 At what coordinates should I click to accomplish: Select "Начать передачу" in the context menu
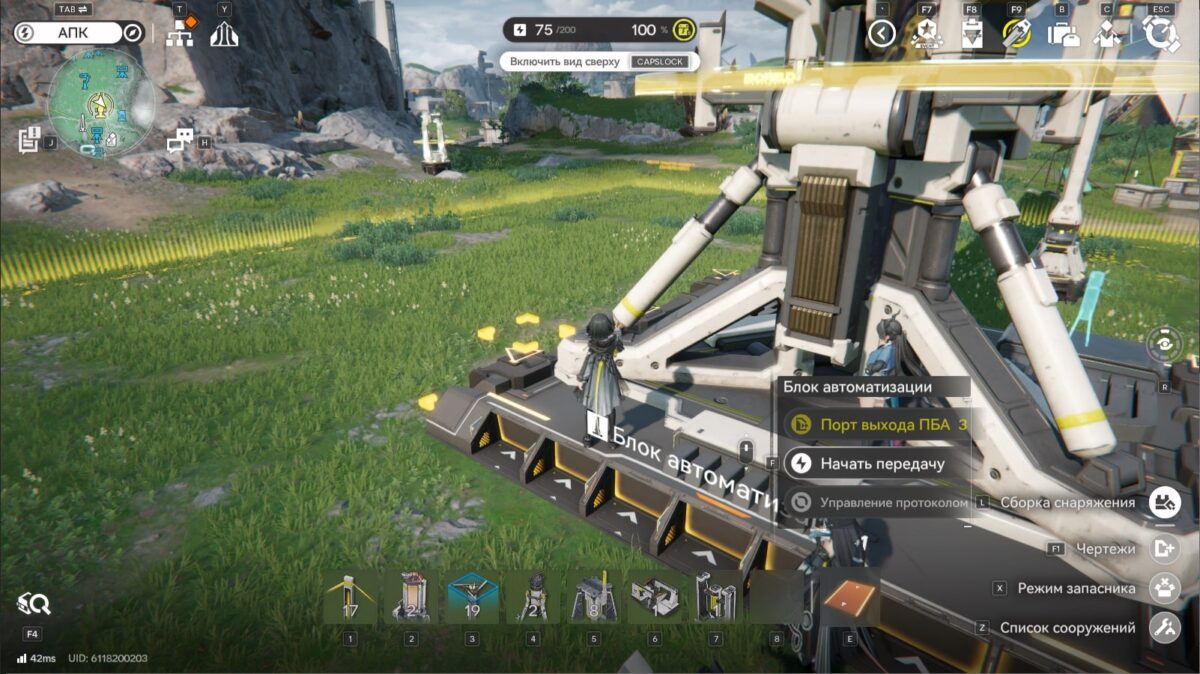pos(881,463)
